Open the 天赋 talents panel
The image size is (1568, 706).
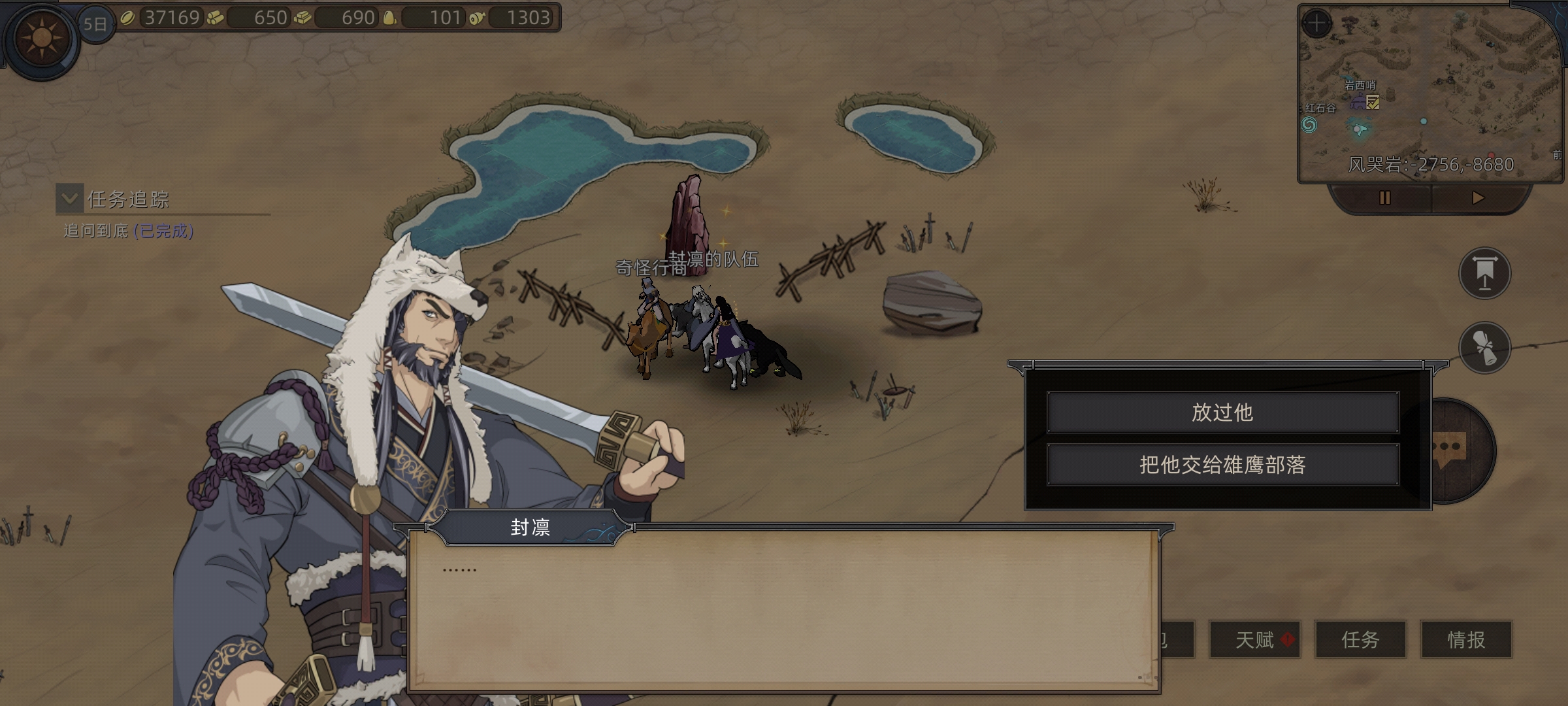point(1255,639)
